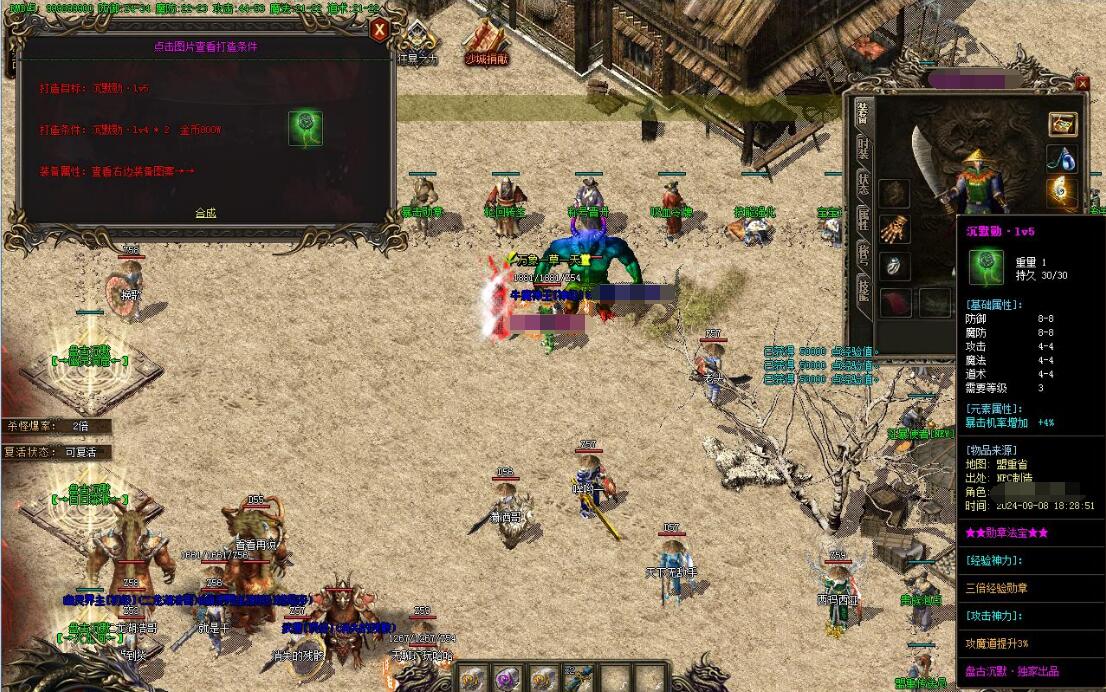Select the green medal image in forging dialog
The height and width of the screenshot is (692, 1106).
tap(305, 128)
